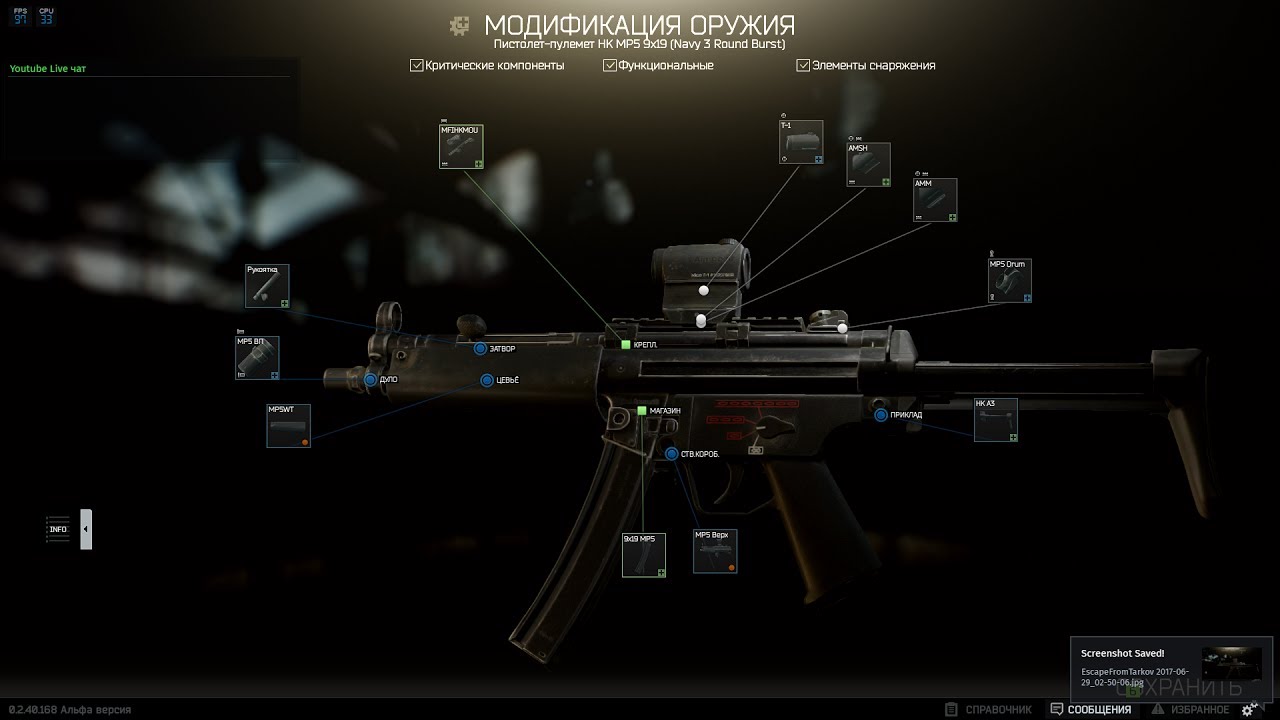Click the ПРИКЛАД stock node

(881, 415)
